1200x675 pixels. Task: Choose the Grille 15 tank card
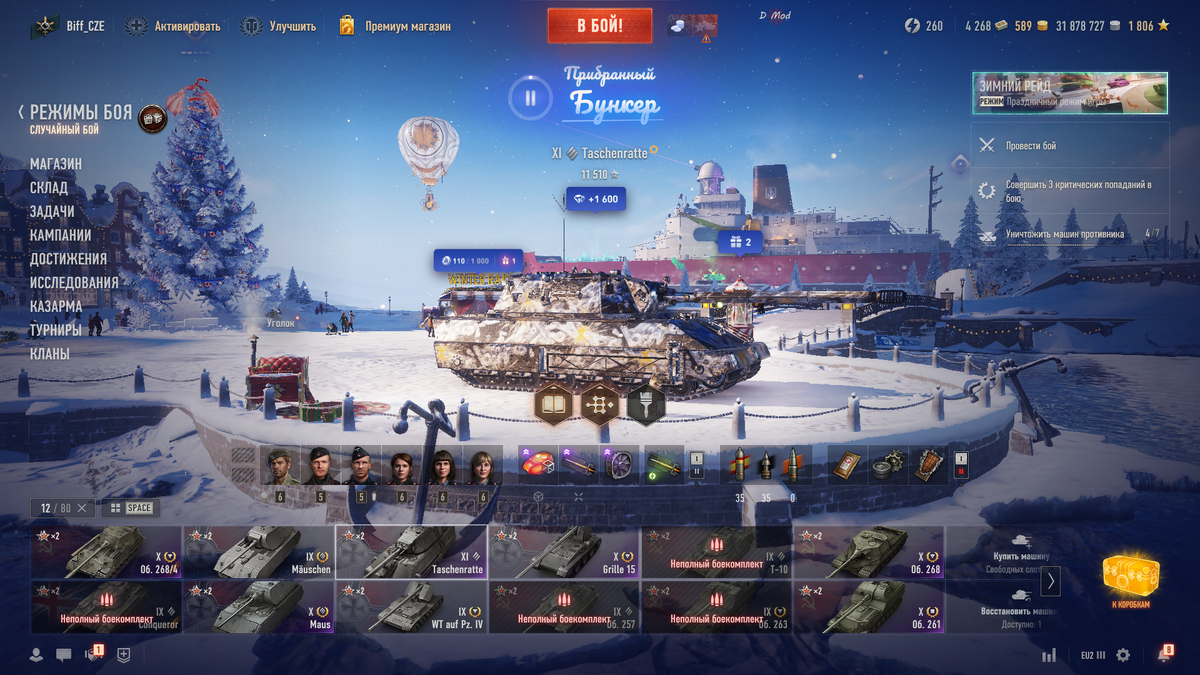564,552
